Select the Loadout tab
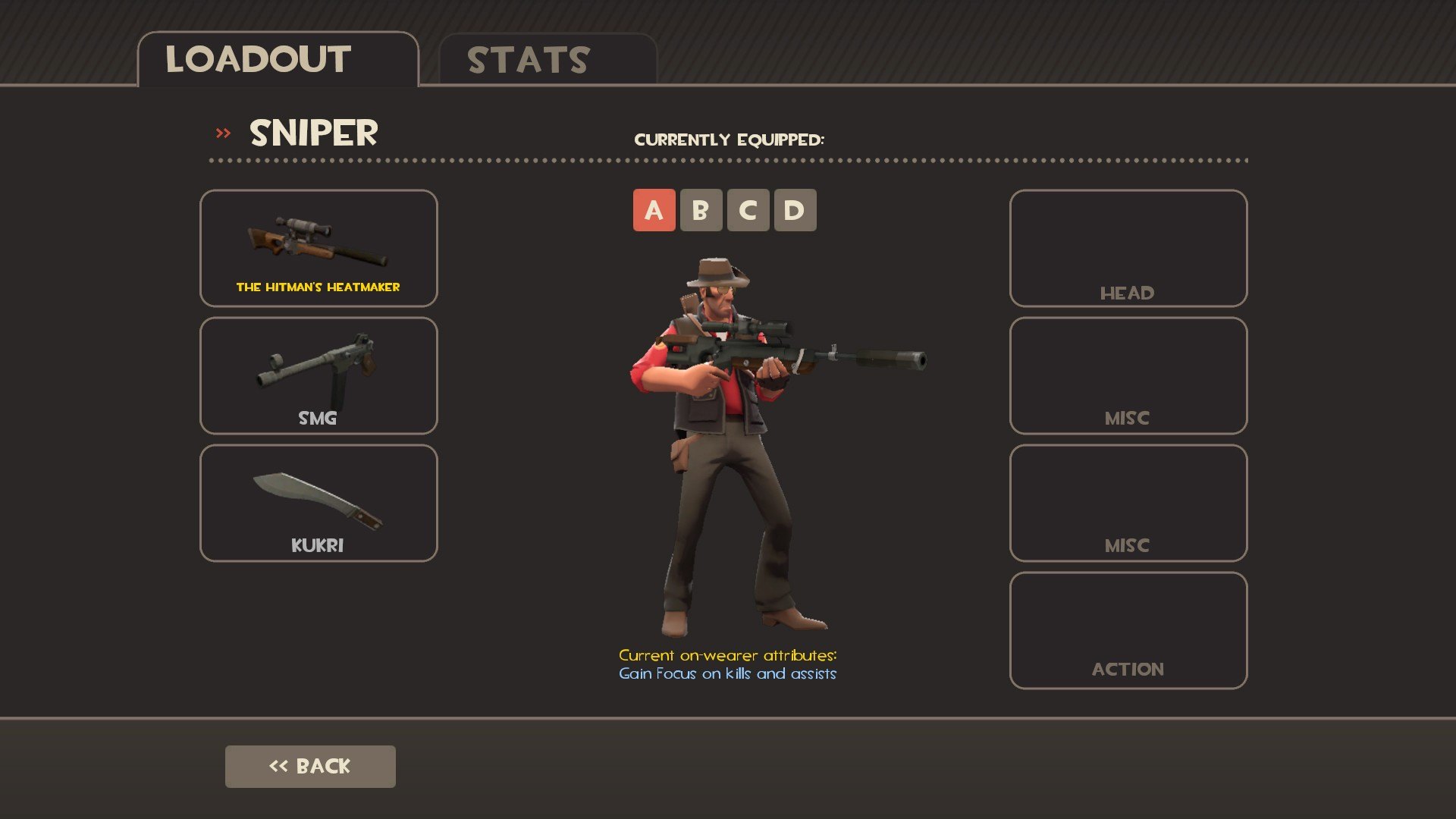Viewport: 1456px width, 819px height. click(x=278, y=60)
